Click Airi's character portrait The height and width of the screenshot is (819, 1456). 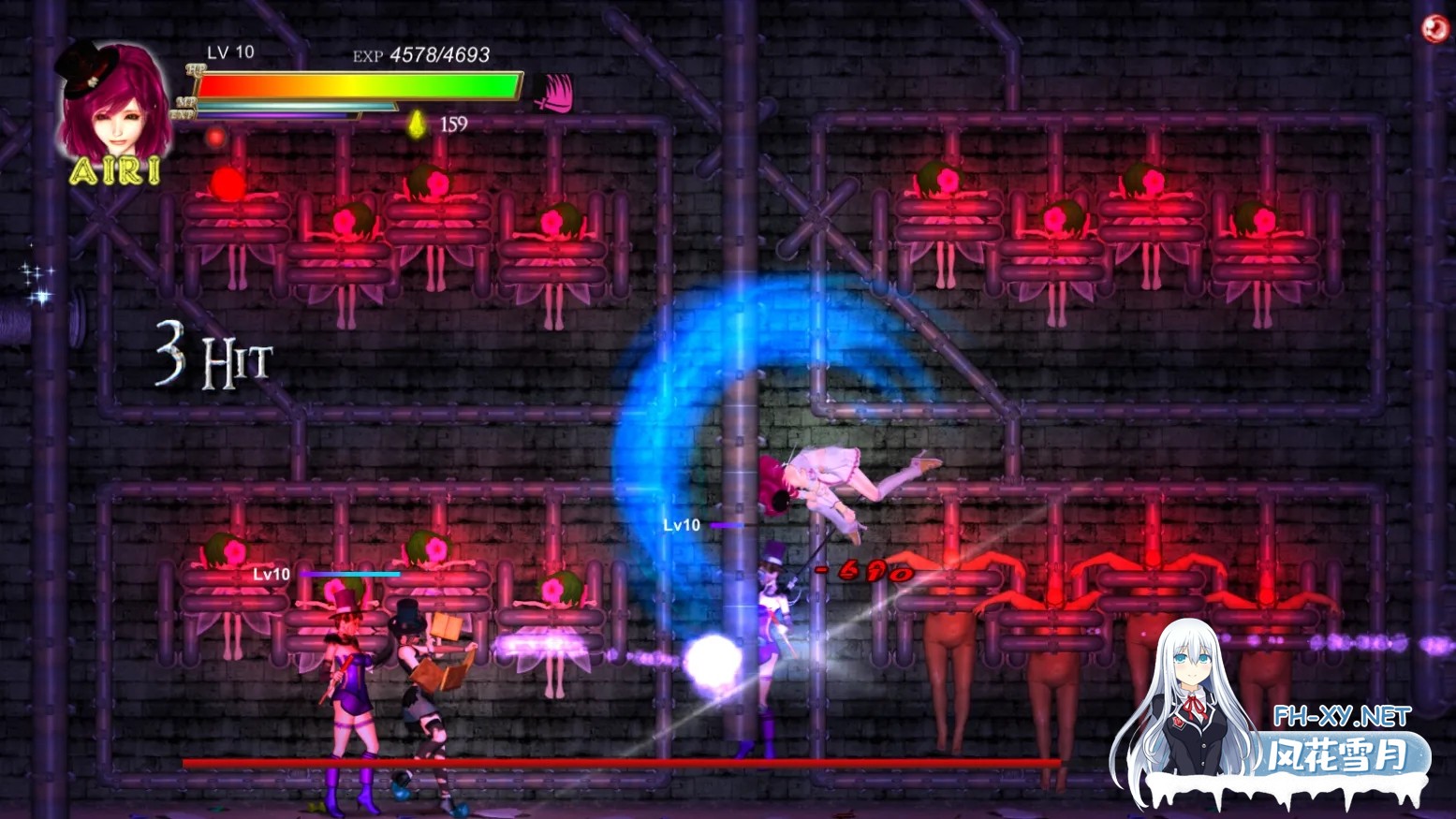tap(112, 101)
